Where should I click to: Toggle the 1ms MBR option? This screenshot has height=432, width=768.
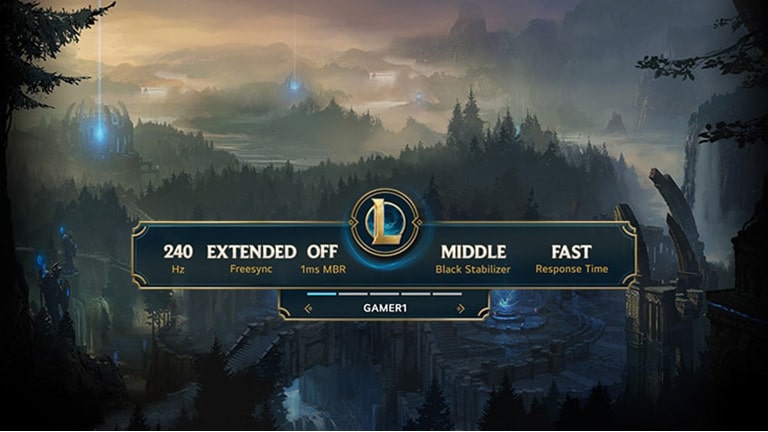(322, 257)
